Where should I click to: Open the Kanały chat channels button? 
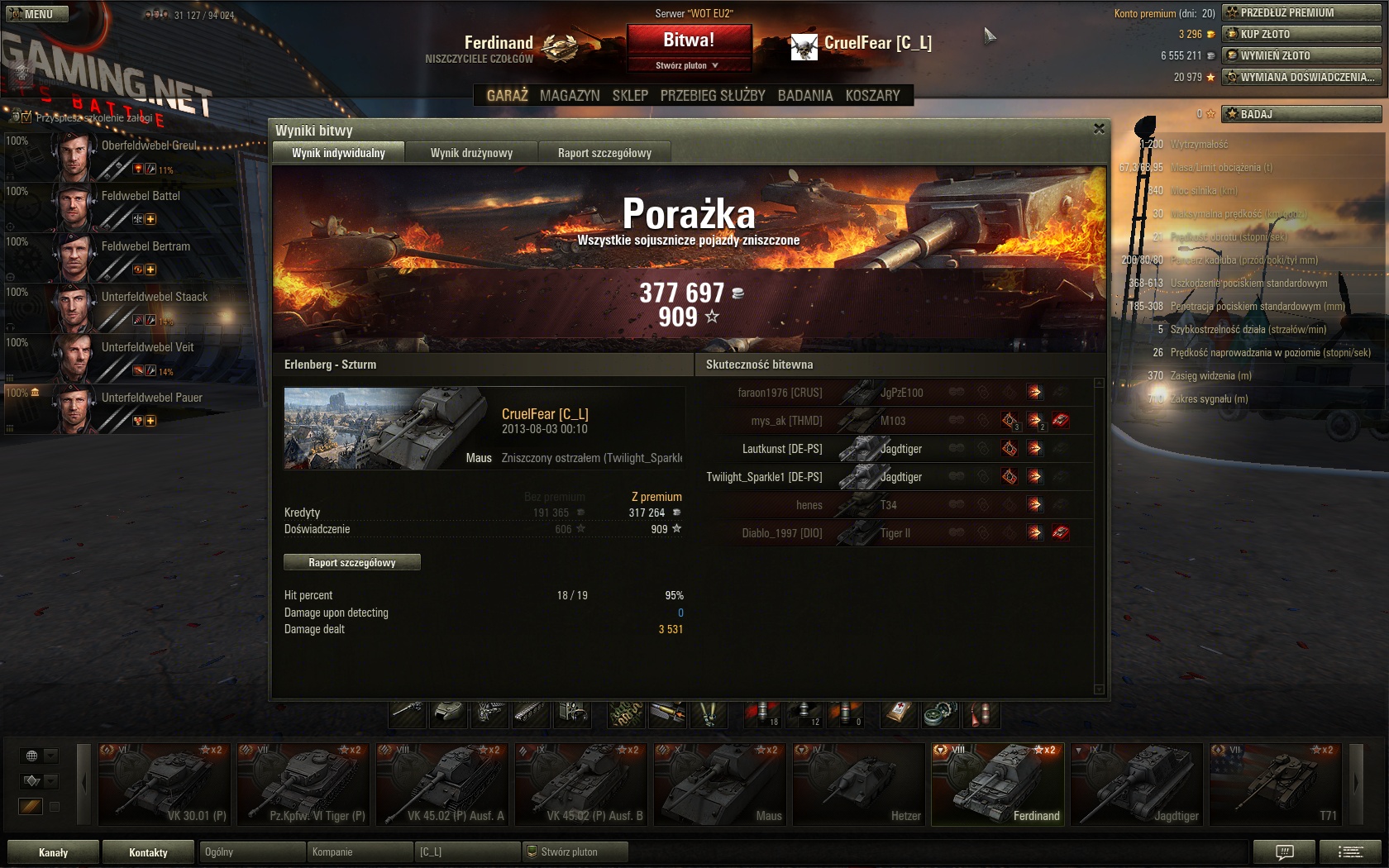[54, 852]
